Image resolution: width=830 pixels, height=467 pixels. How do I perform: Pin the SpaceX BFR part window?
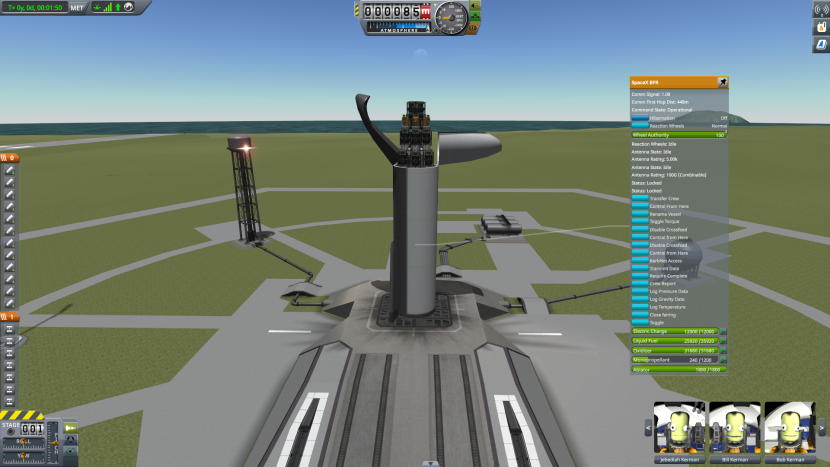pos(722,81)
